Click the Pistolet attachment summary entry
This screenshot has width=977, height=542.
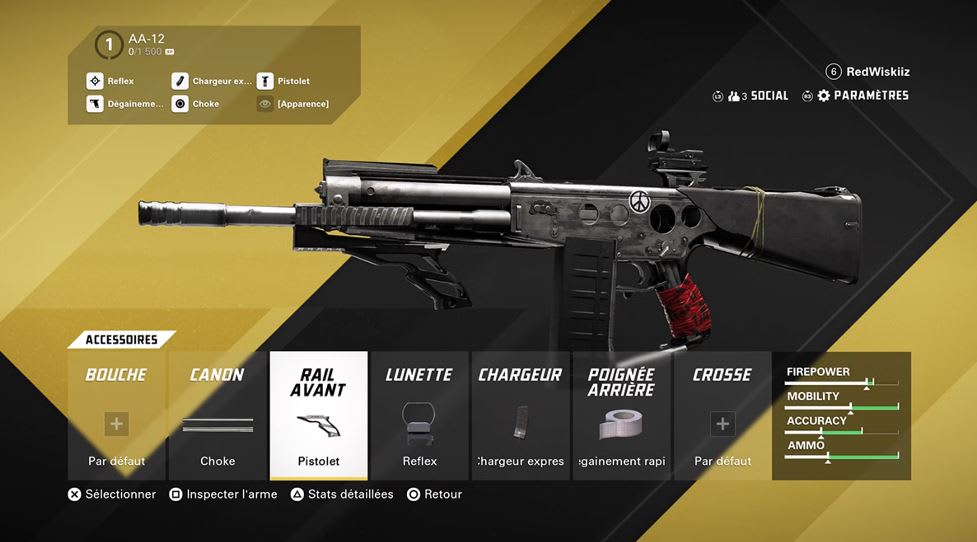[x=292, y=81]
